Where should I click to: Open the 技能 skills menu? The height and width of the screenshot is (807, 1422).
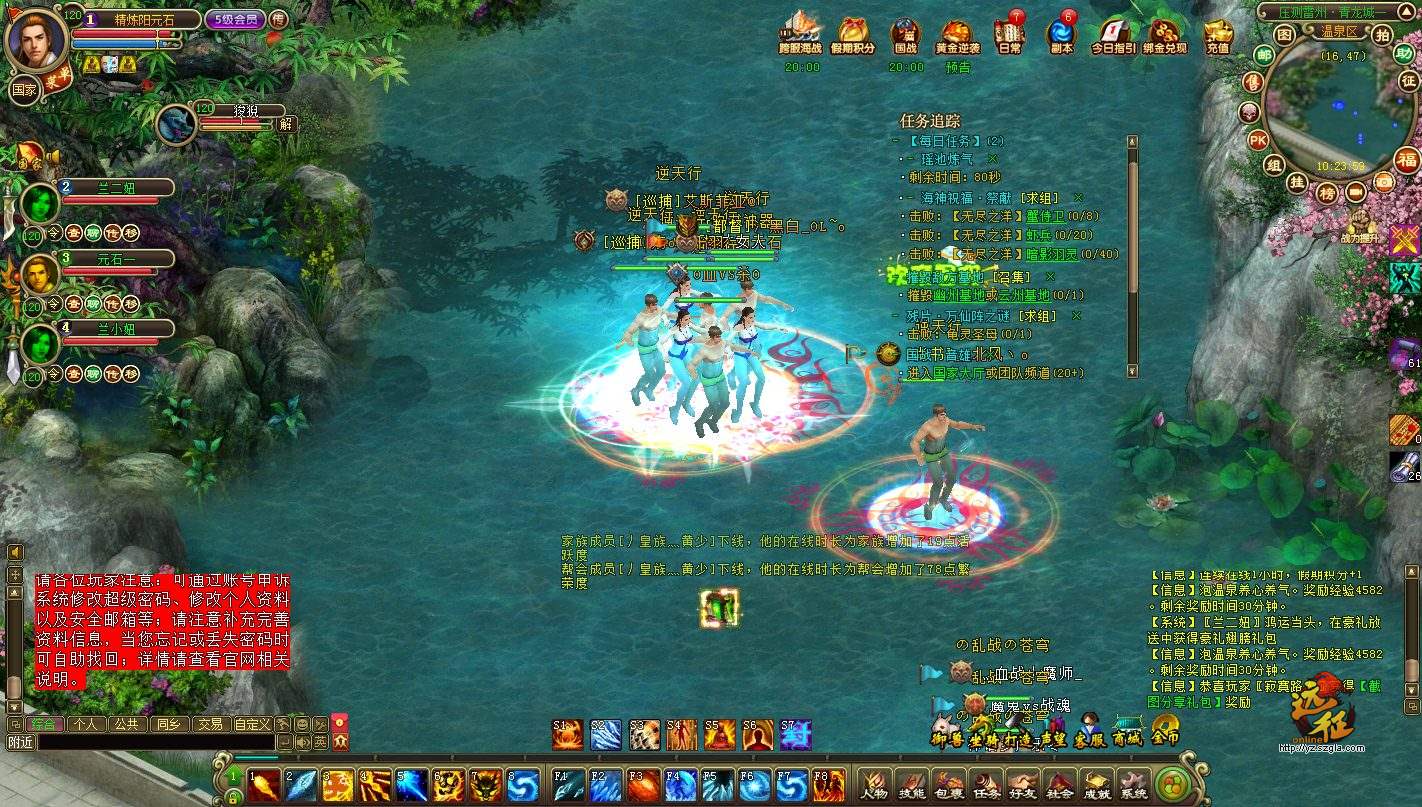(911, 783)
